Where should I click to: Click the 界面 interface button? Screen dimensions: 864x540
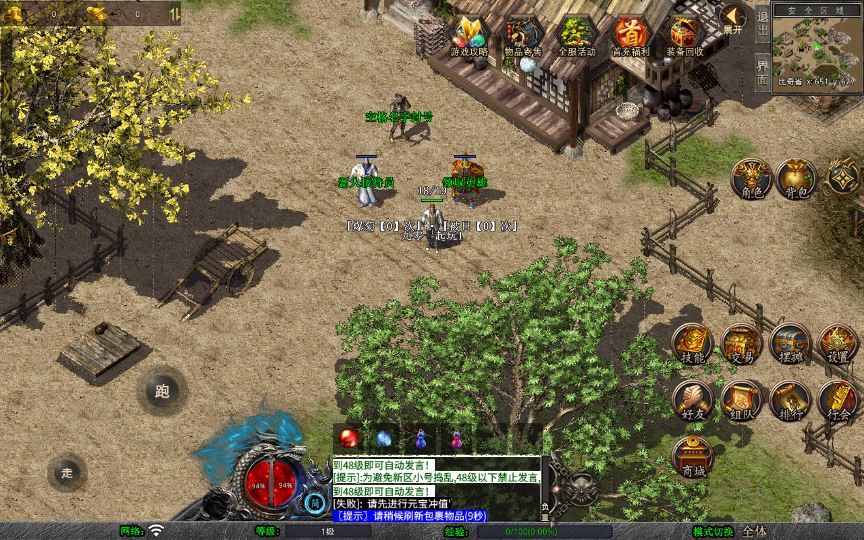(x=762, y=70)
